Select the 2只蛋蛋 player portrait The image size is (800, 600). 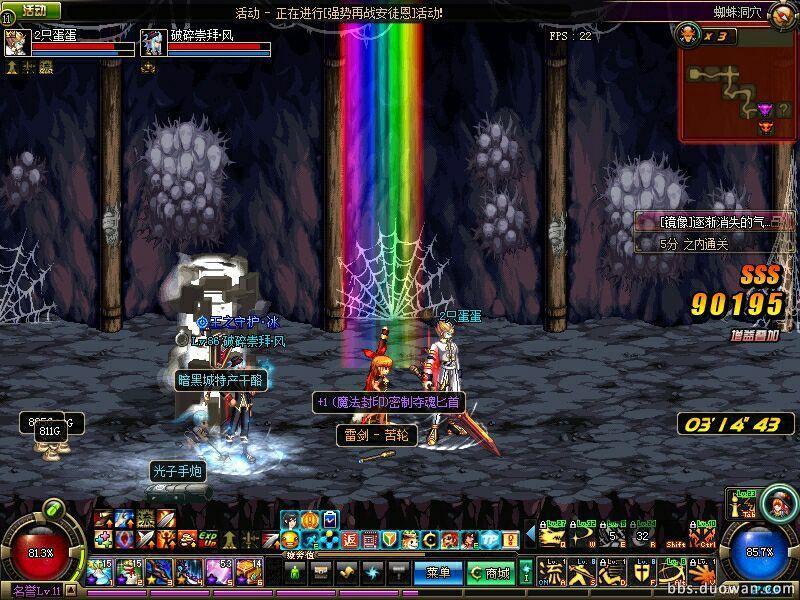tap(17, 42)
